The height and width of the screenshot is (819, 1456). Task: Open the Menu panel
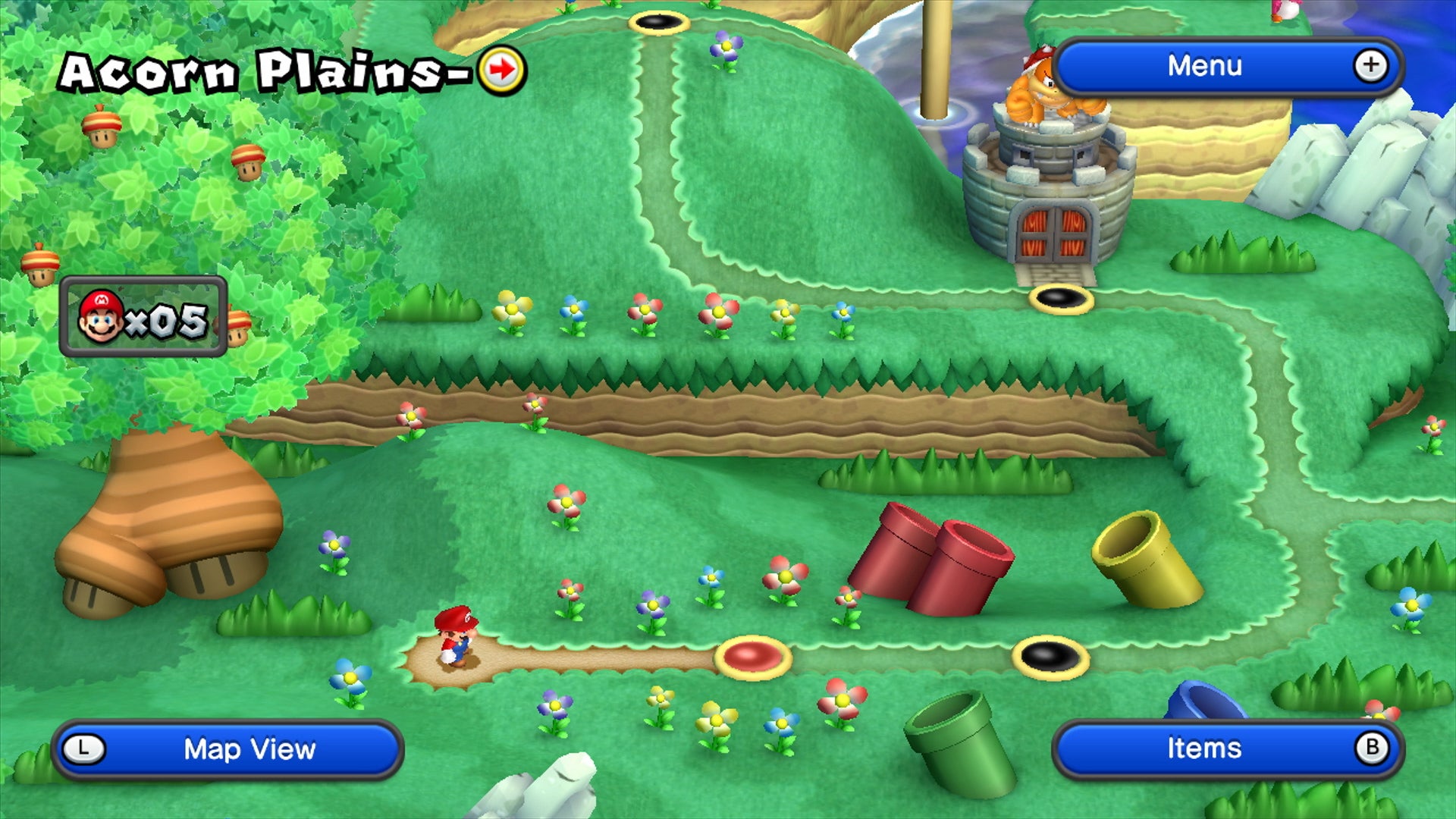(x=1206, y=66)
